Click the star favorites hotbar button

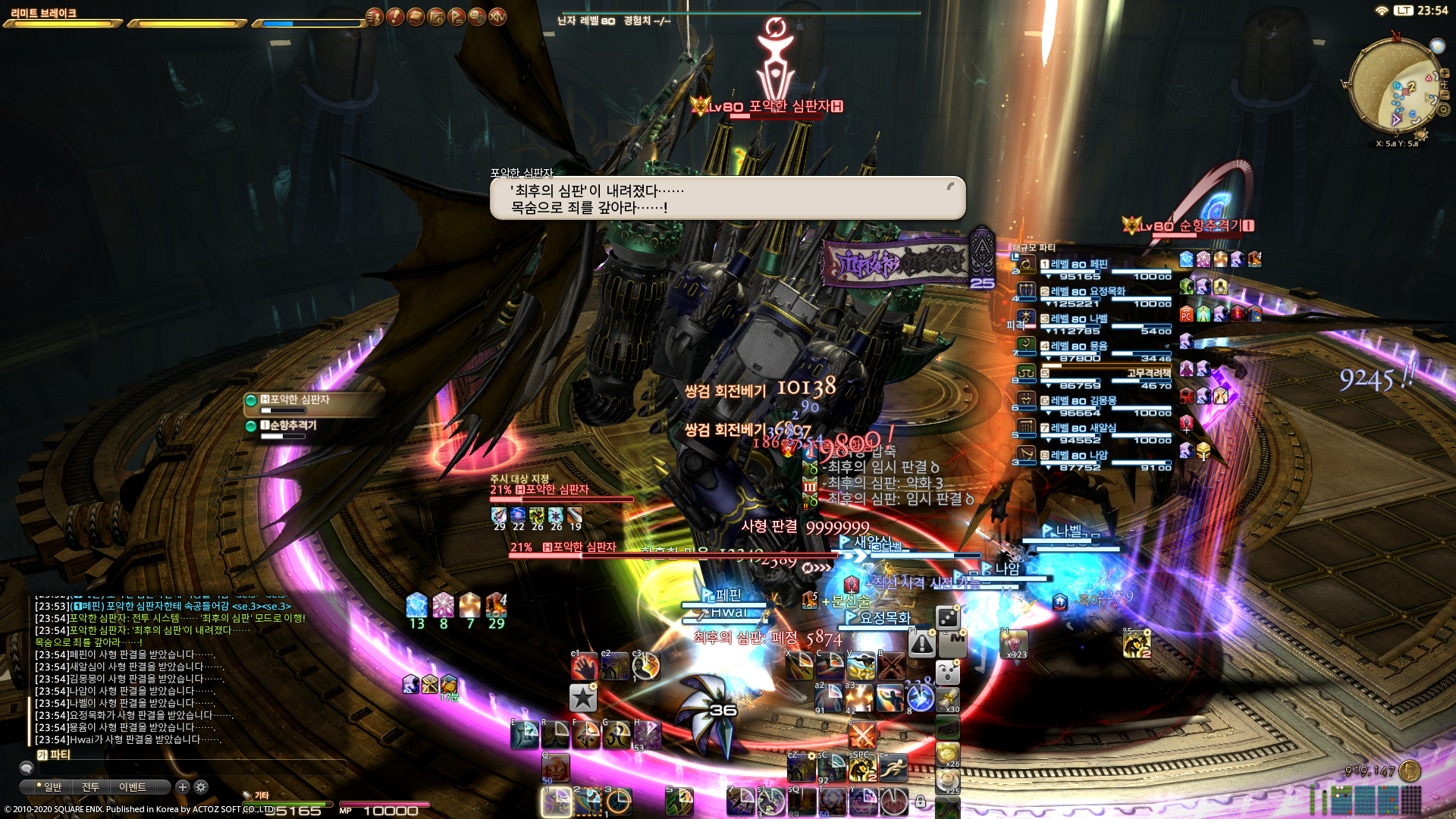tap(582, 698)
